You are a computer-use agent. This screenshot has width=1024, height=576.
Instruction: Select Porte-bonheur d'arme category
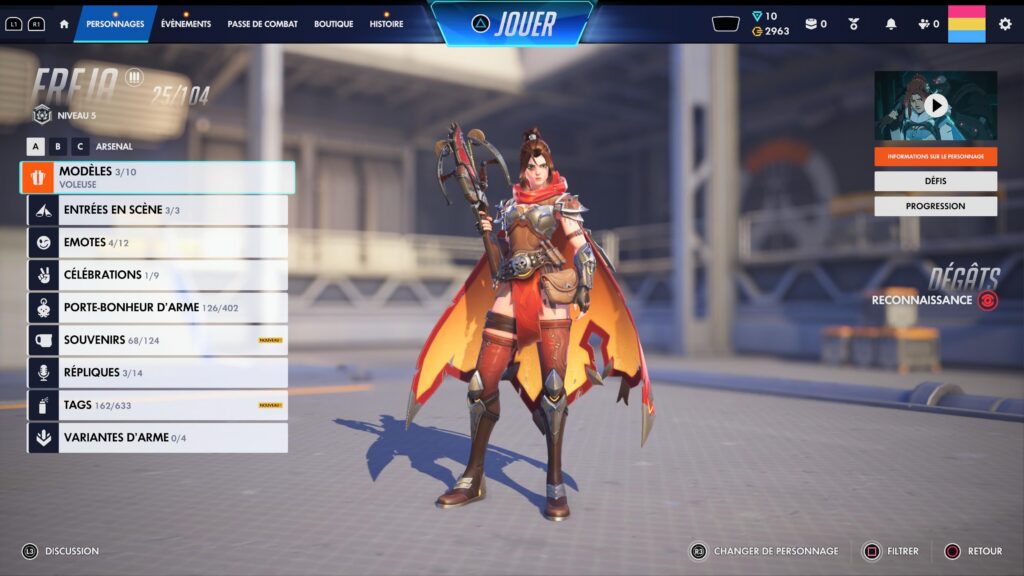pyautogui.click(x=158, y=308)
